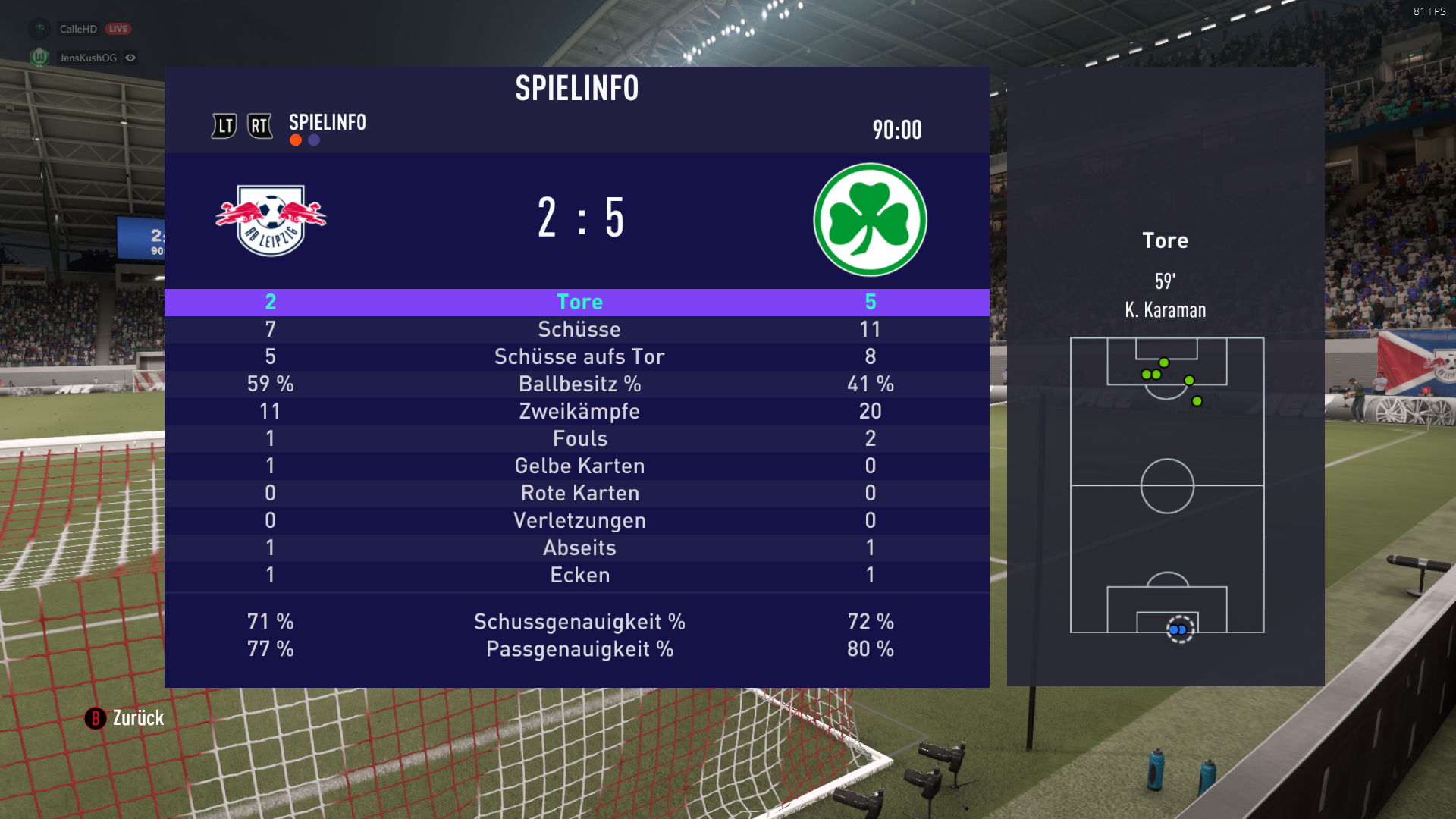The height and width of the screenshot is (819, 1456).
Task: Click the orange page indicator dot
Action: click(x=296, y=140)
